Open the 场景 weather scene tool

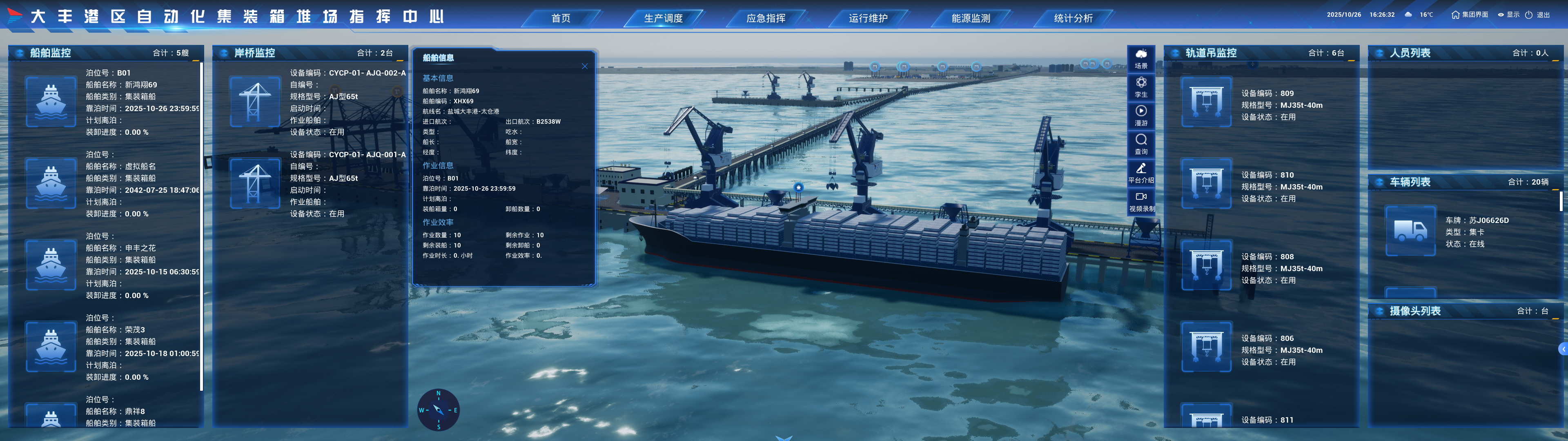(x=1141, y=58)
